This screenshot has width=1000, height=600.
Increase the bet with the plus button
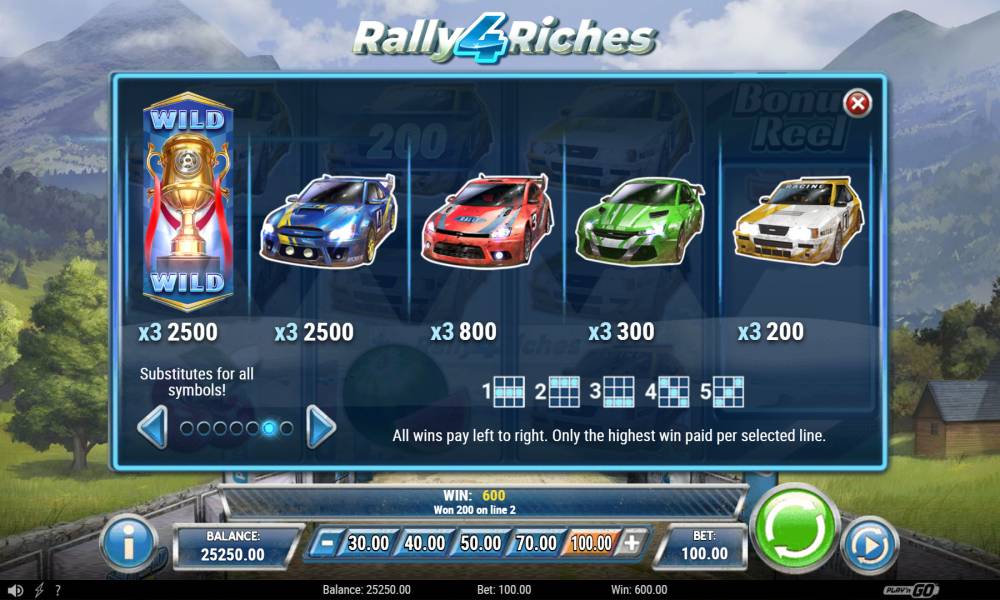point(631,543)
